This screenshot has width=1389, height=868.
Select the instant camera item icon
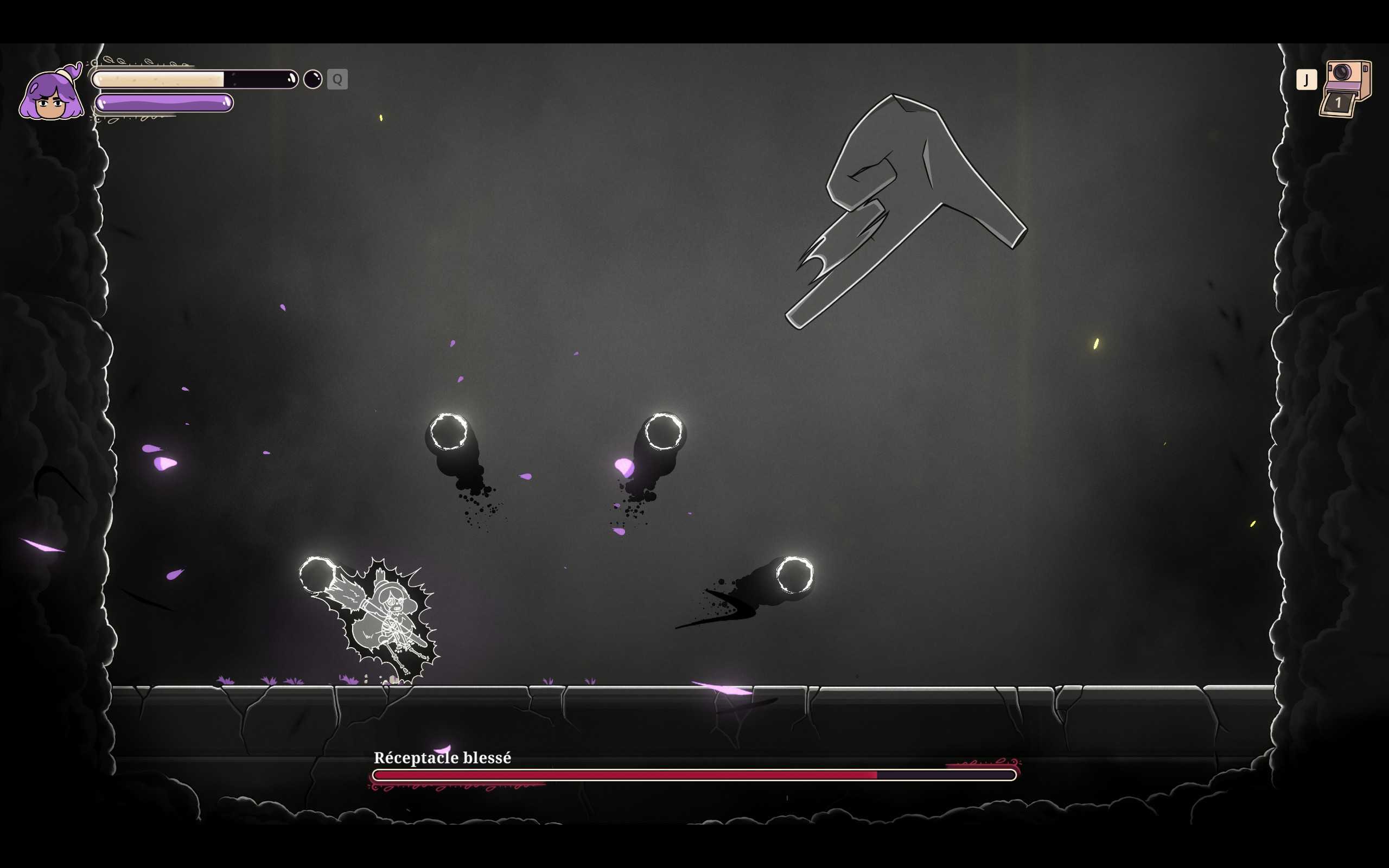1345,88
